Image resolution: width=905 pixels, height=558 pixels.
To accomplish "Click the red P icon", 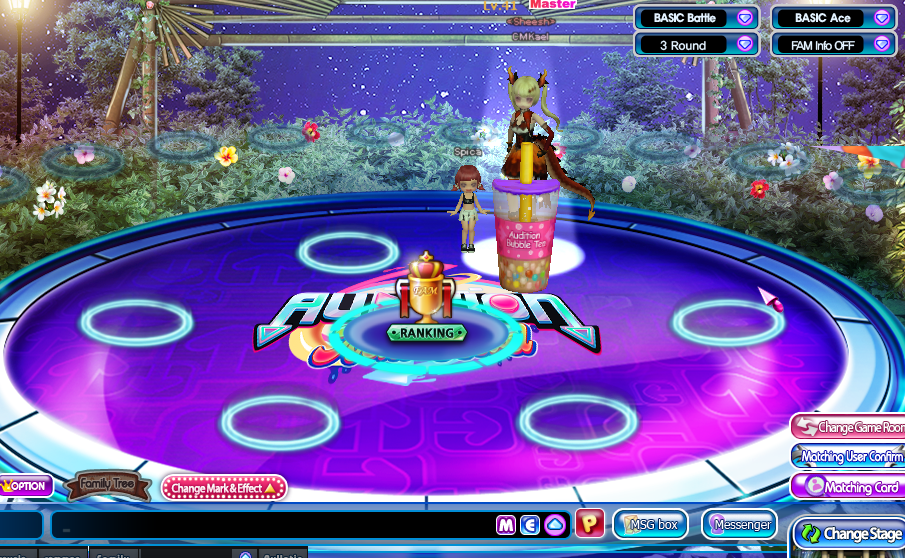I will click(x=590, y=524).
